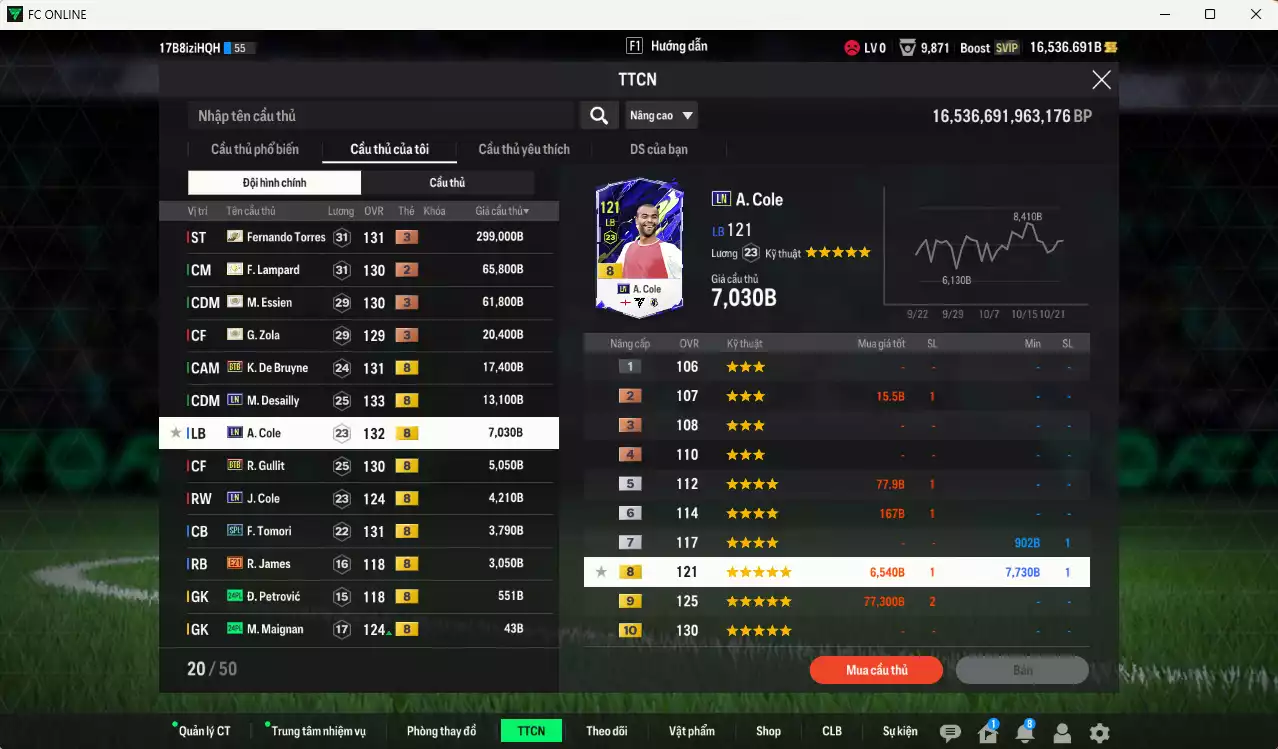Viewport: 1278px width, 749px height.
Task: Open the Nâng cao dropdown
Action: click(661, 116)
